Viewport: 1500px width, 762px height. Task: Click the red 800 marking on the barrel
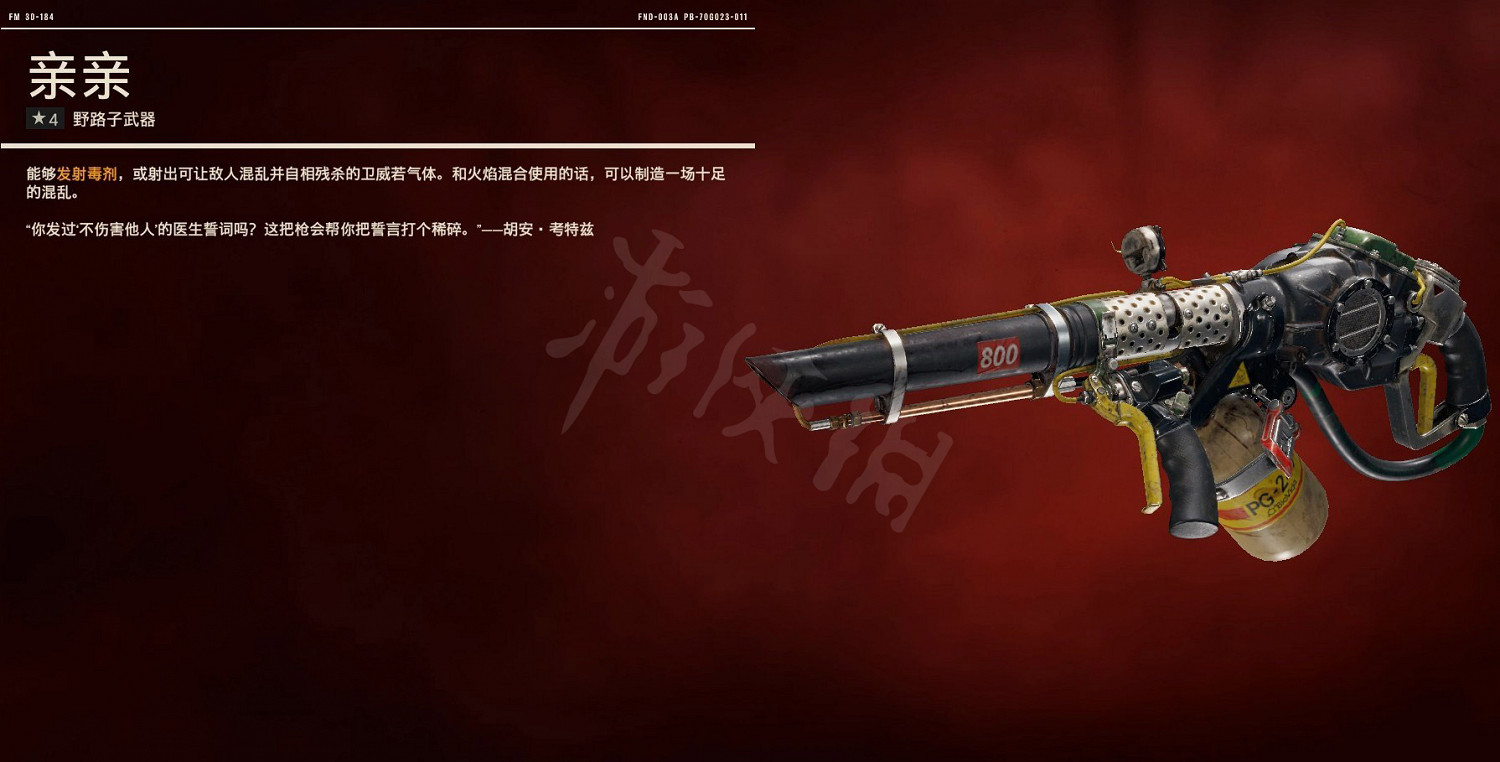pyautogui.click(x=1000, y=355)
